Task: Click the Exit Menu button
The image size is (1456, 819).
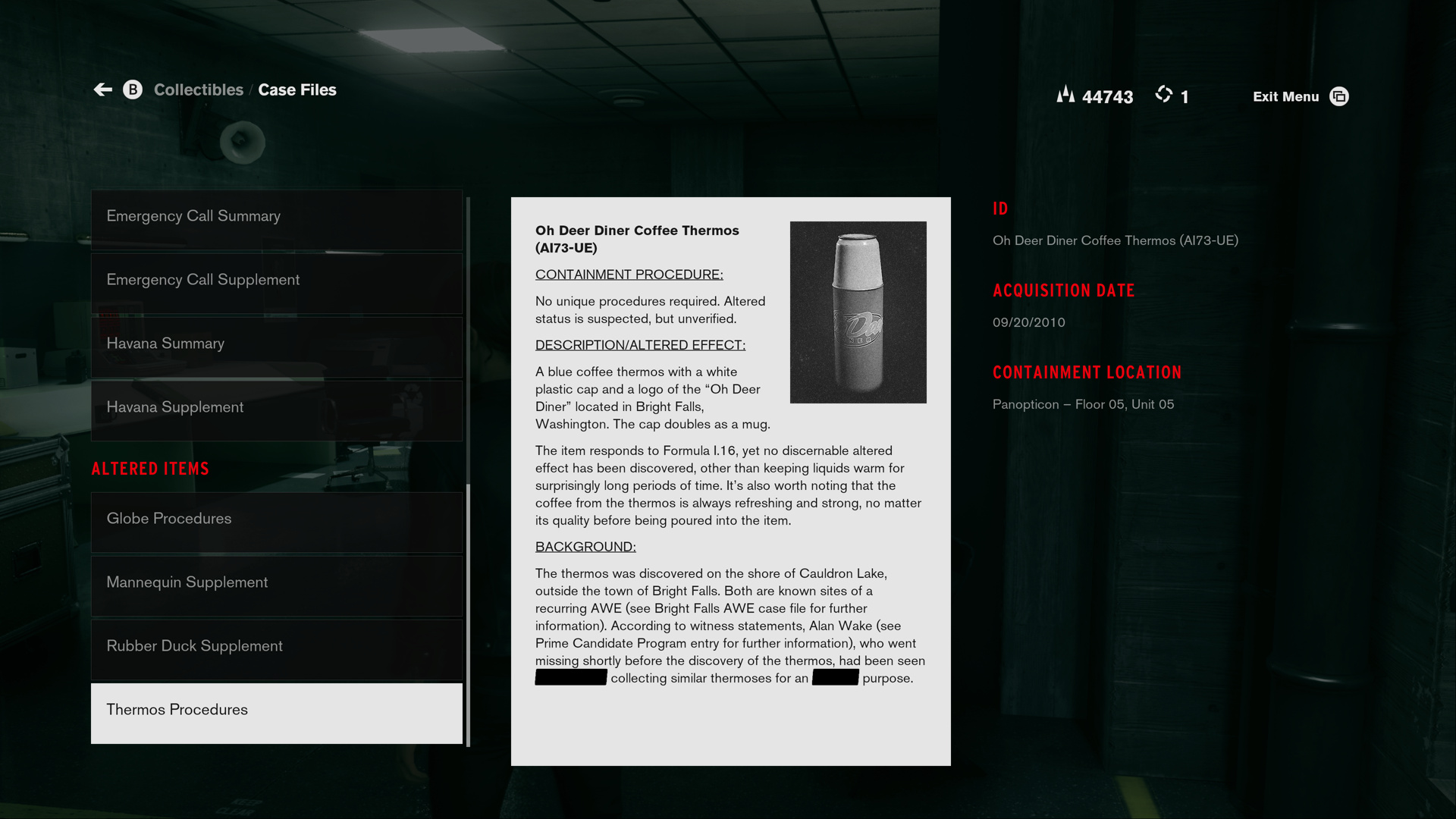Action: [x=1300, y=97]
